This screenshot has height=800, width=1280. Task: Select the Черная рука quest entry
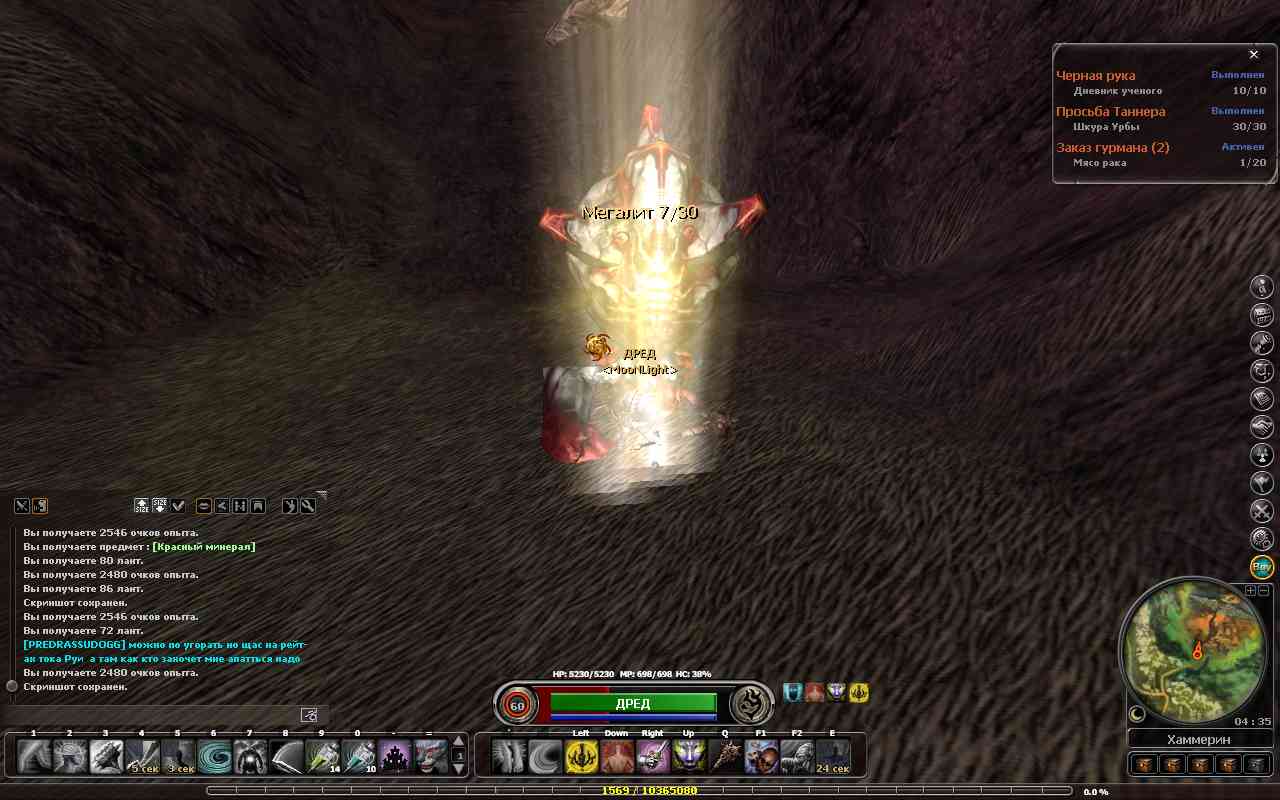pyautogui.click(x=1096, y=76)
